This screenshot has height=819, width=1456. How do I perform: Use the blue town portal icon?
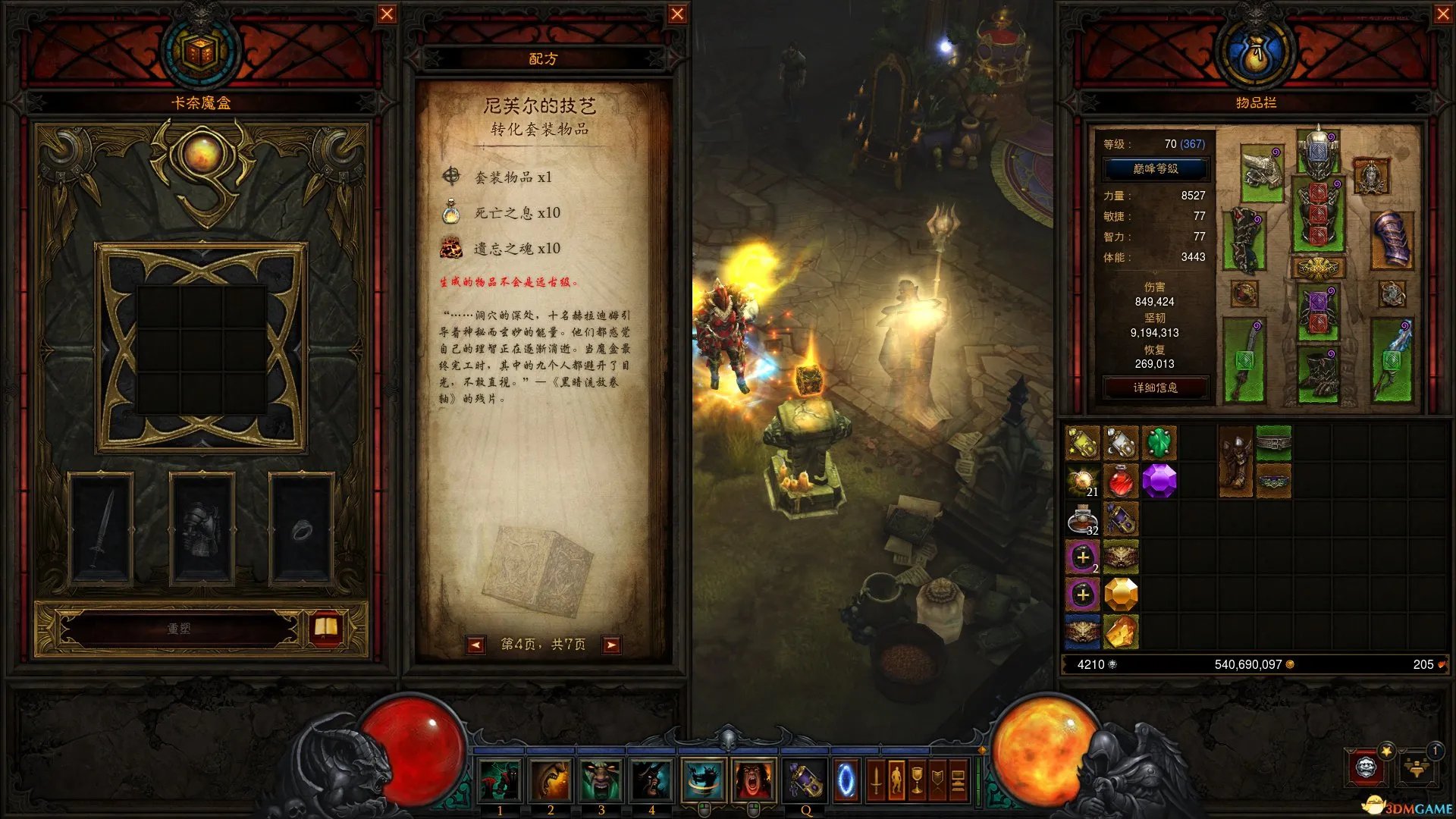tap(846, 780)
